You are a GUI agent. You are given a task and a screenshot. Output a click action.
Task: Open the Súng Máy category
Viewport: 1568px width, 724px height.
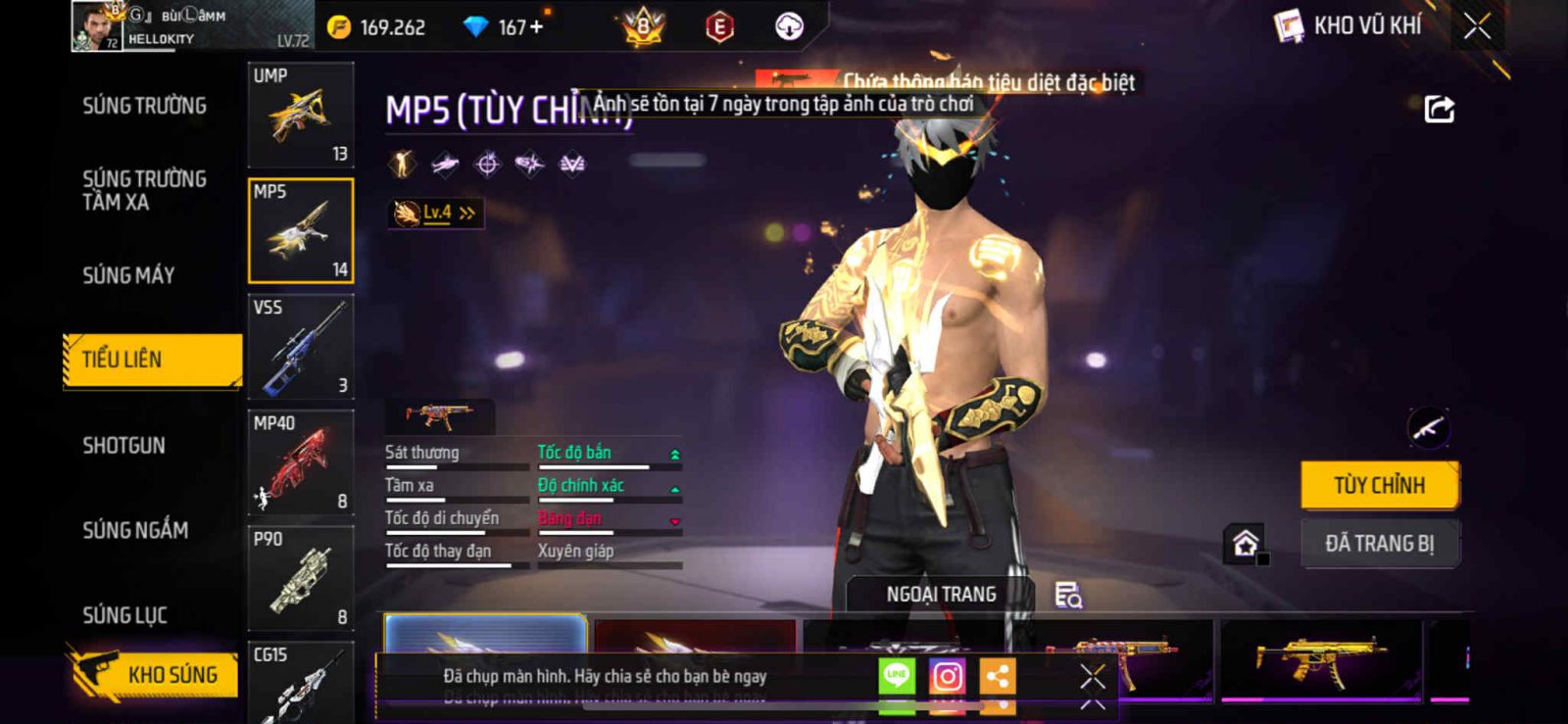(x=128, y=275)
